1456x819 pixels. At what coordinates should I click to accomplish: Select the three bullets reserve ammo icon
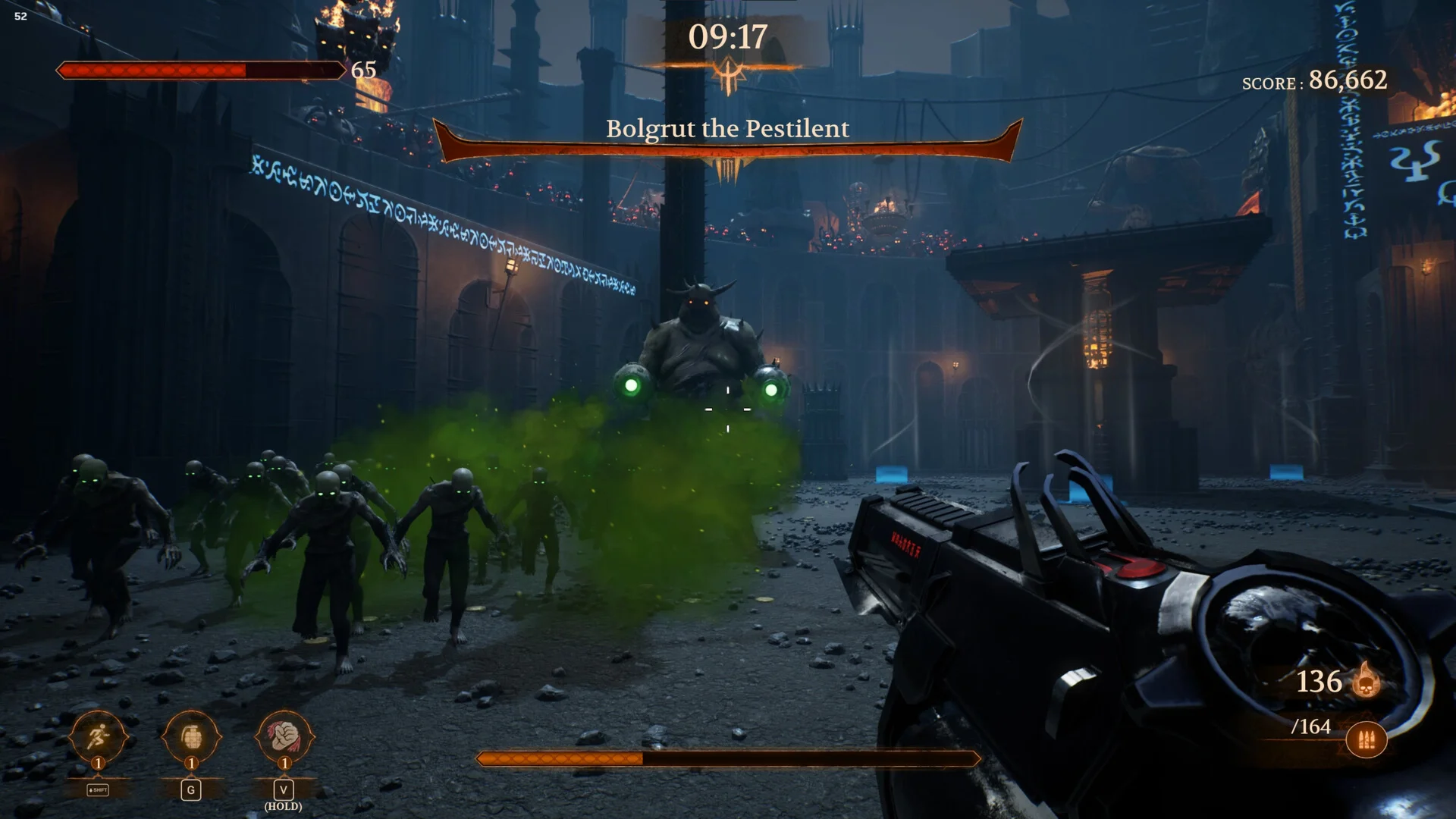[1366, 740]
